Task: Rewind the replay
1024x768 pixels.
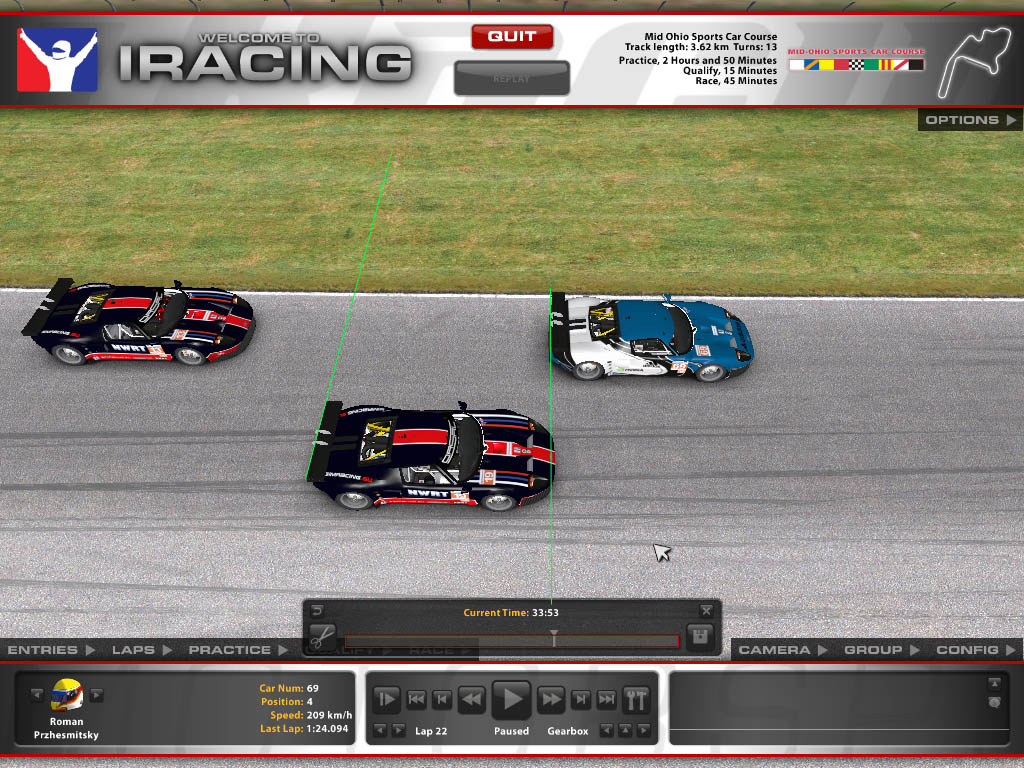Action: (471, 699)
